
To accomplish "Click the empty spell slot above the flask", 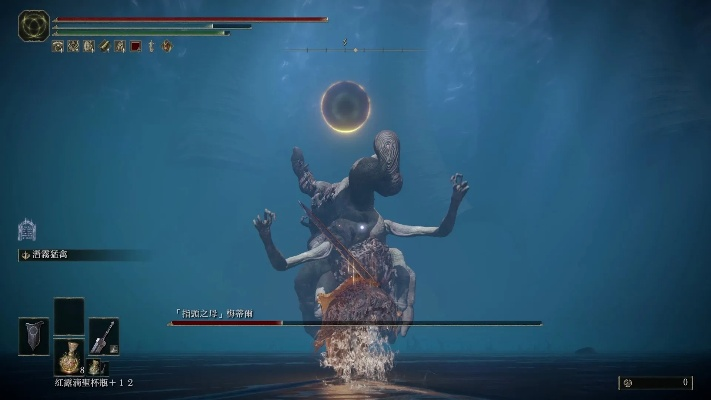I will click(69, 316).
